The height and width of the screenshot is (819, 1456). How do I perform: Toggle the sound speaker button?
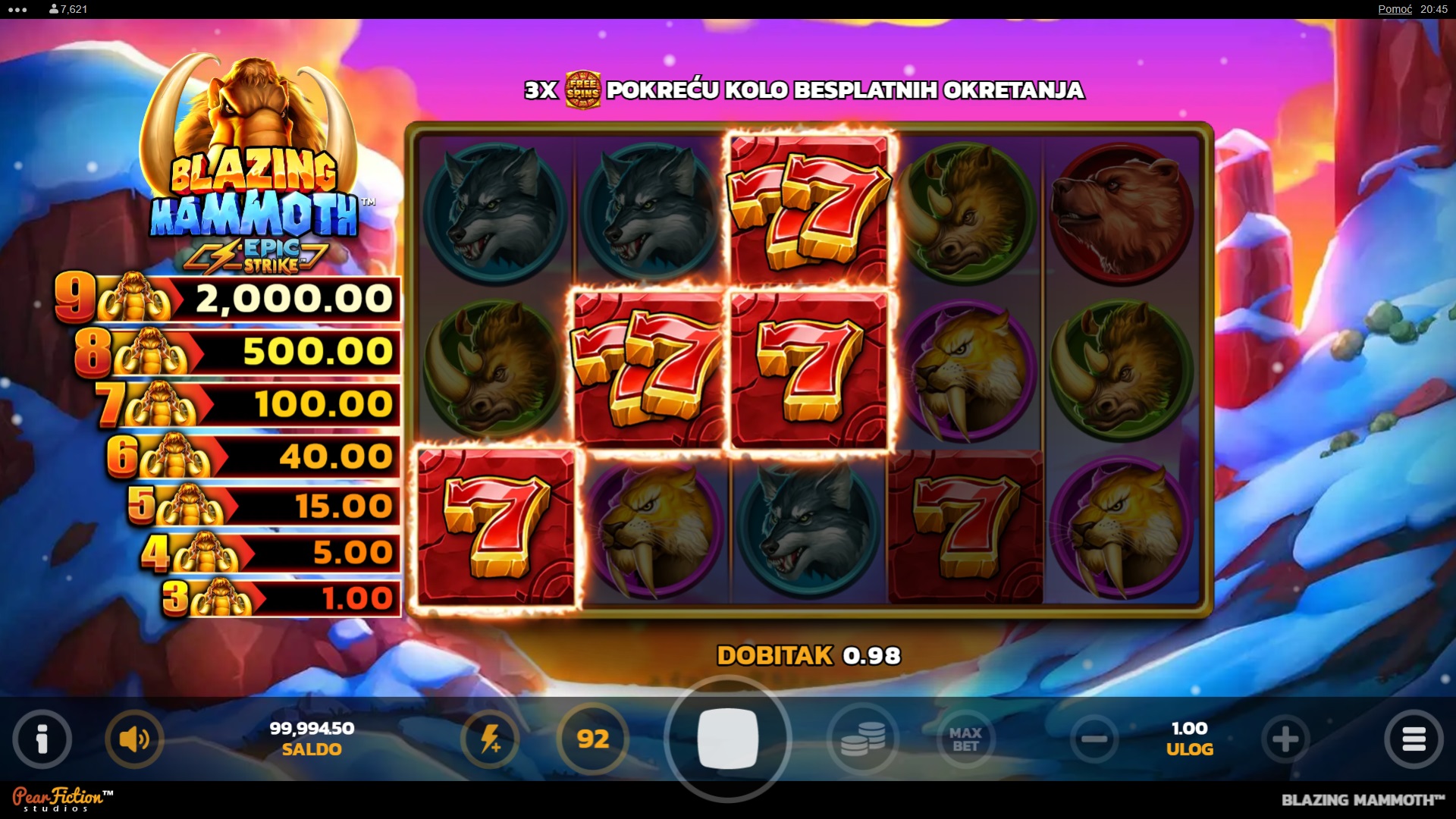pos(134,739)
